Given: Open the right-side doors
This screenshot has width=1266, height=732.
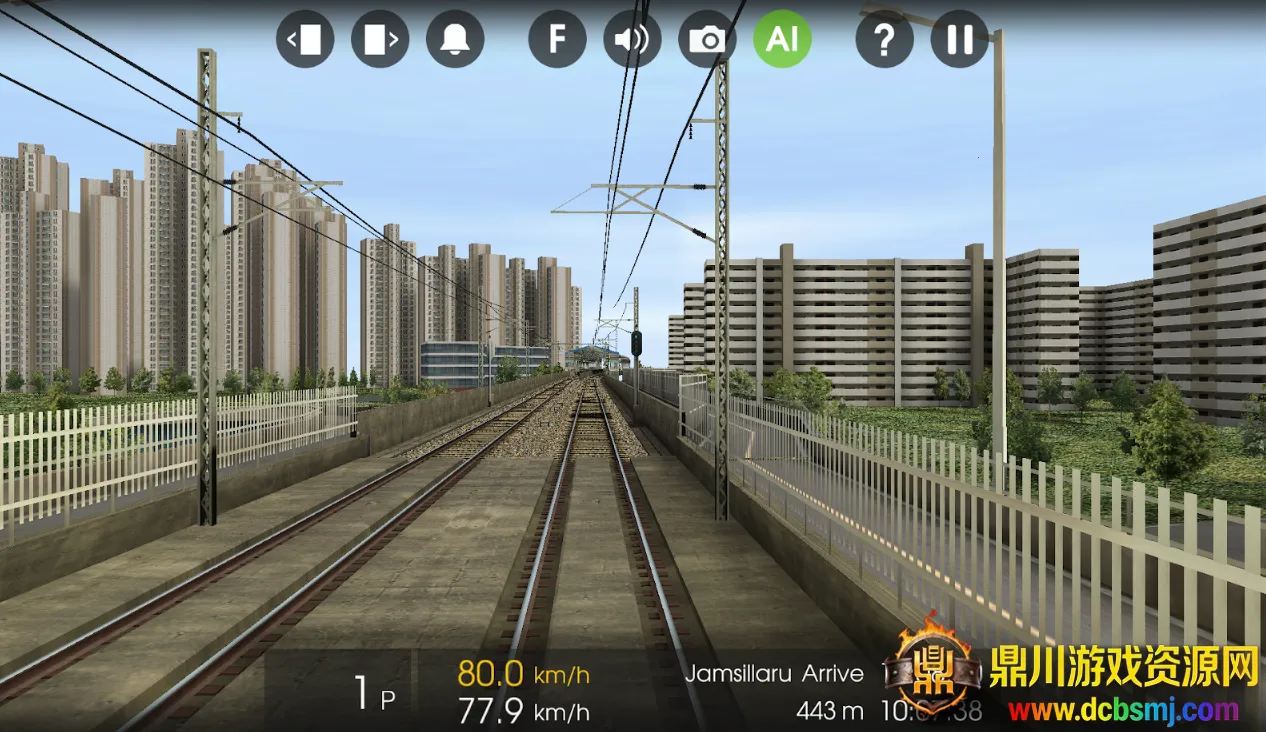Looking at the screenshot, I should coord(380,39).
